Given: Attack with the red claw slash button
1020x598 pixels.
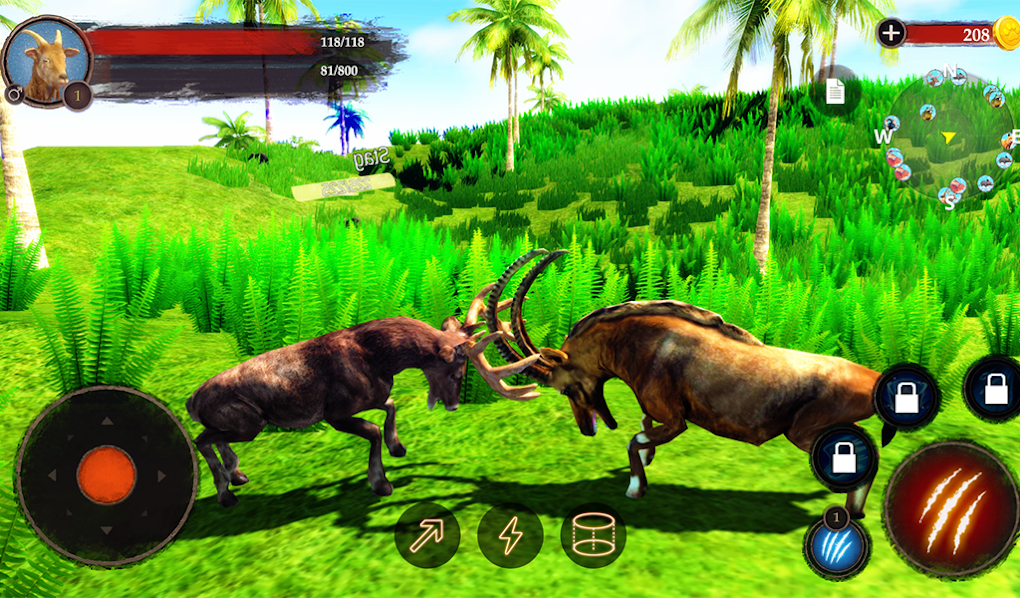Looking at the screenshot, I should [951, 509].
